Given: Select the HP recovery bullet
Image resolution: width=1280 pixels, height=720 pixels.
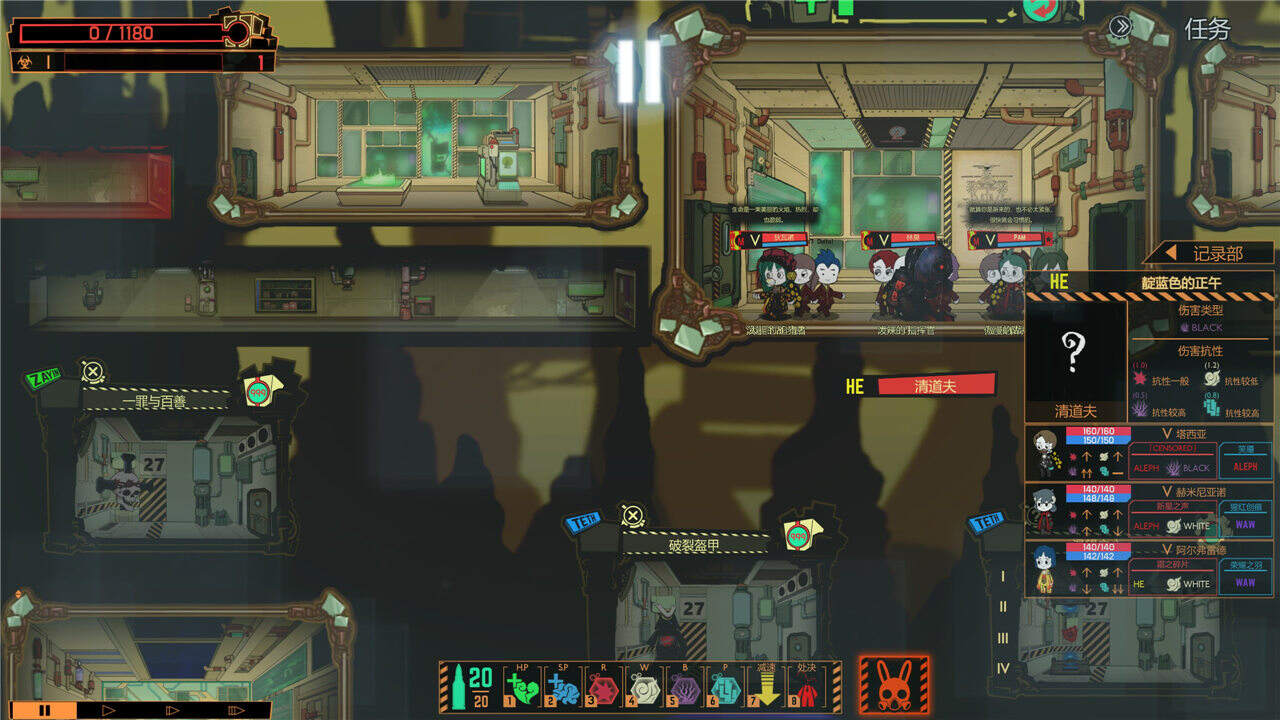Looking at the screenshot, I should pos(522,687).
